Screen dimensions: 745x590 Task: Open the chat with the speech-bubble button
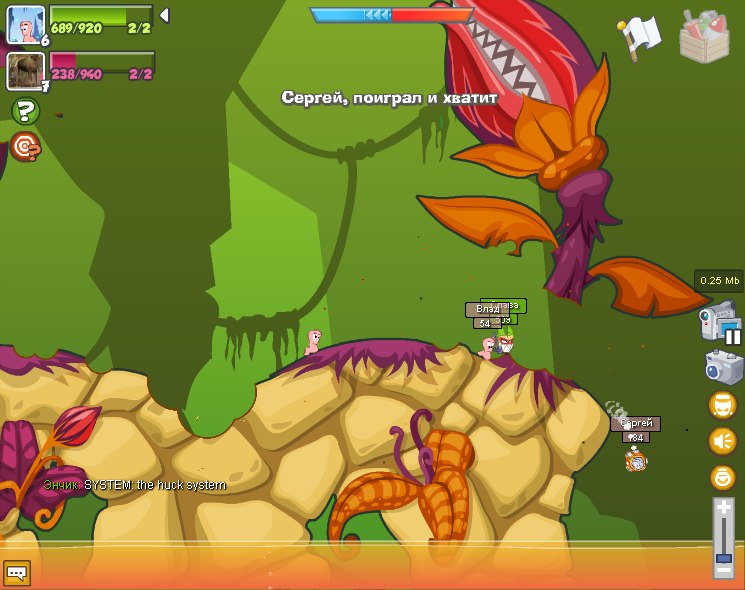[17, 572]
